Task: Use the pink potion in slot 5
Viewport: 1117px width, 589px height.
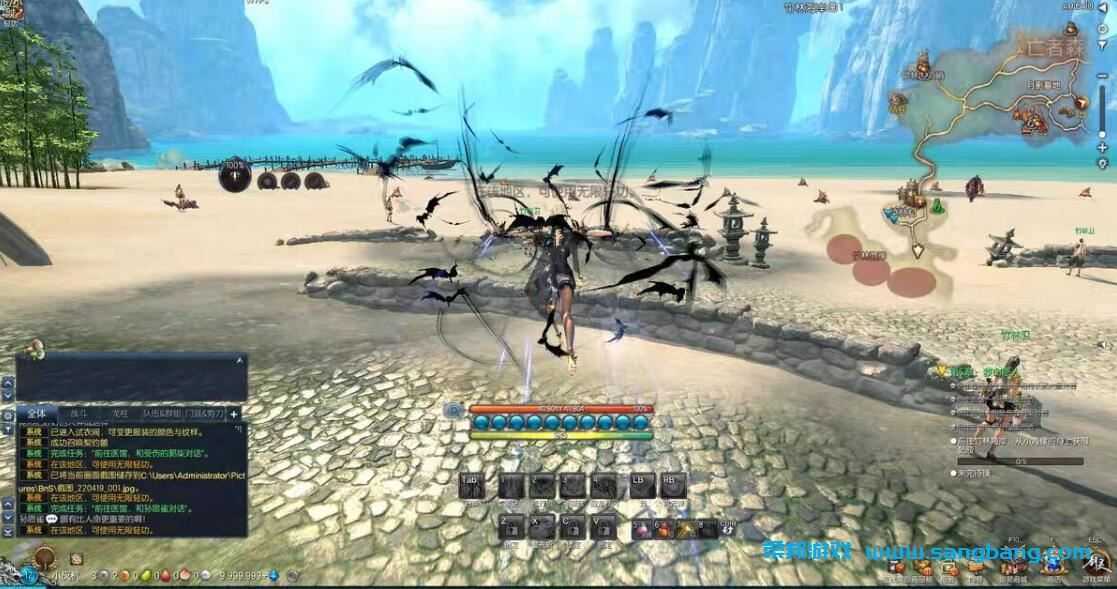Action: (x=640, y=529)
